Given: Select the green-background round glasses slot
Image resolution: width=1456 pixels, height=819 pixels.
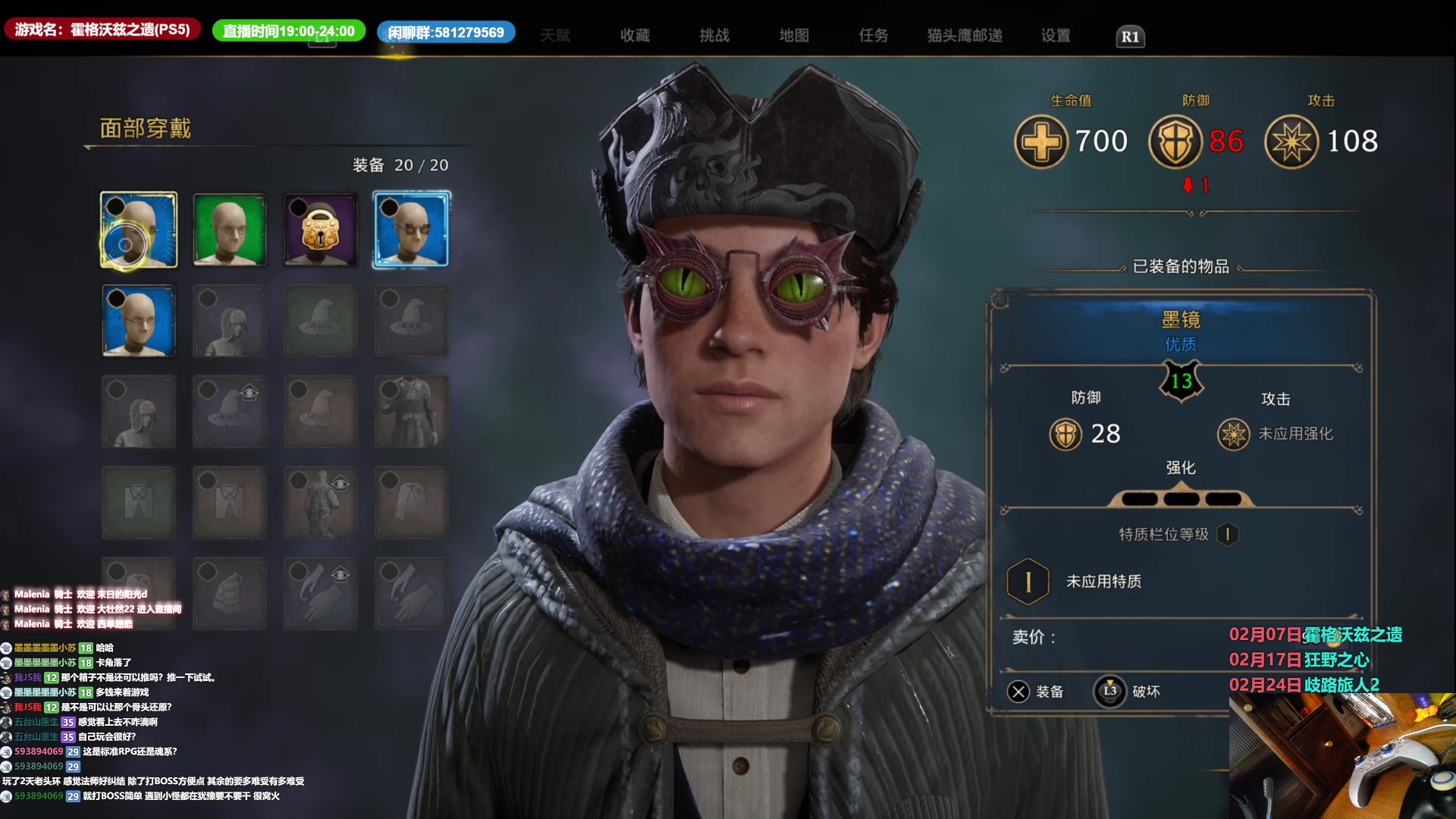Looking at the screenshot, I should [x=230, y=230].
